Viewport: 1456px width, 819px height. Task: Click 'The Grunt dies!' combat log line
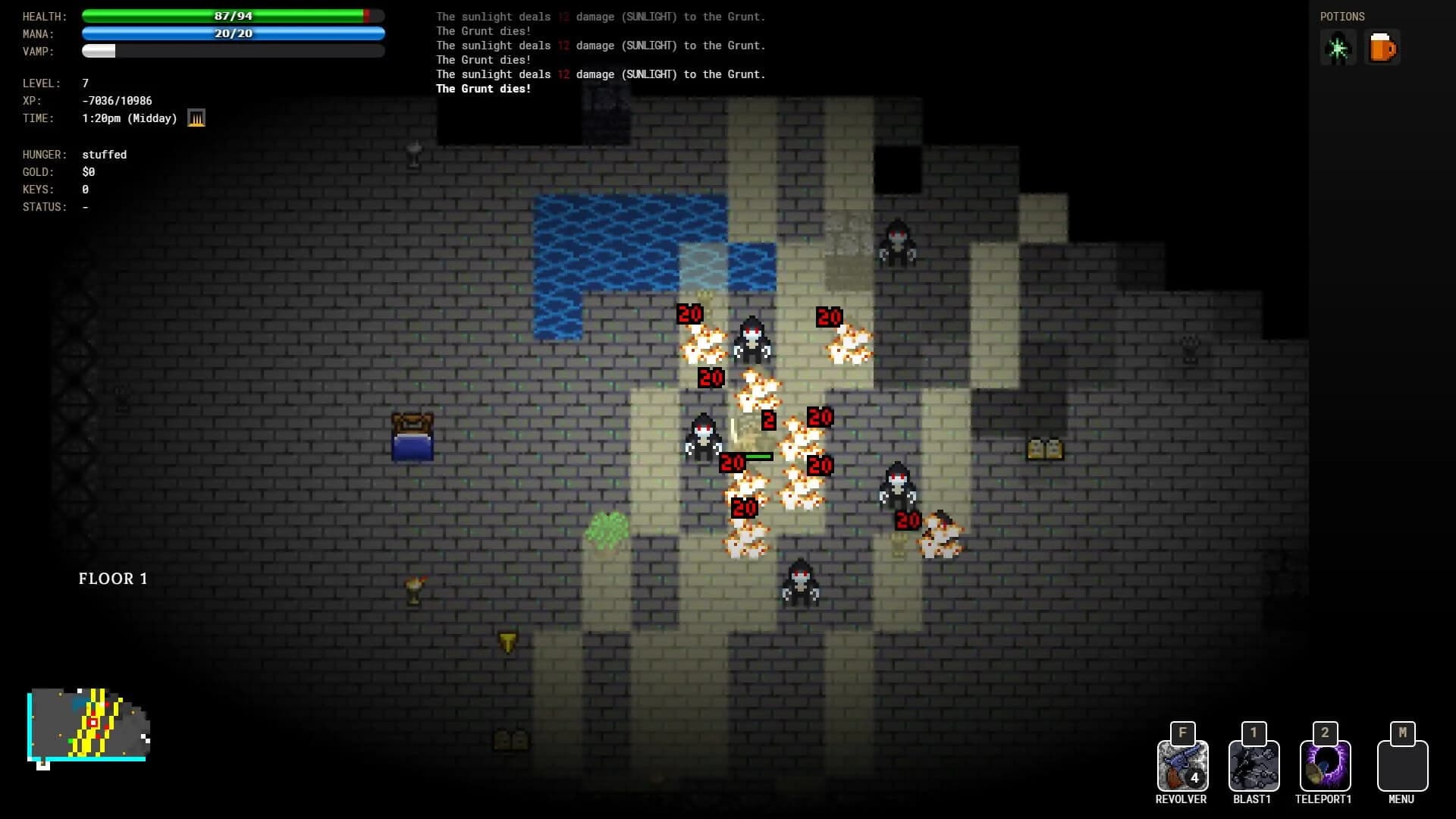(x=483, y=89)
